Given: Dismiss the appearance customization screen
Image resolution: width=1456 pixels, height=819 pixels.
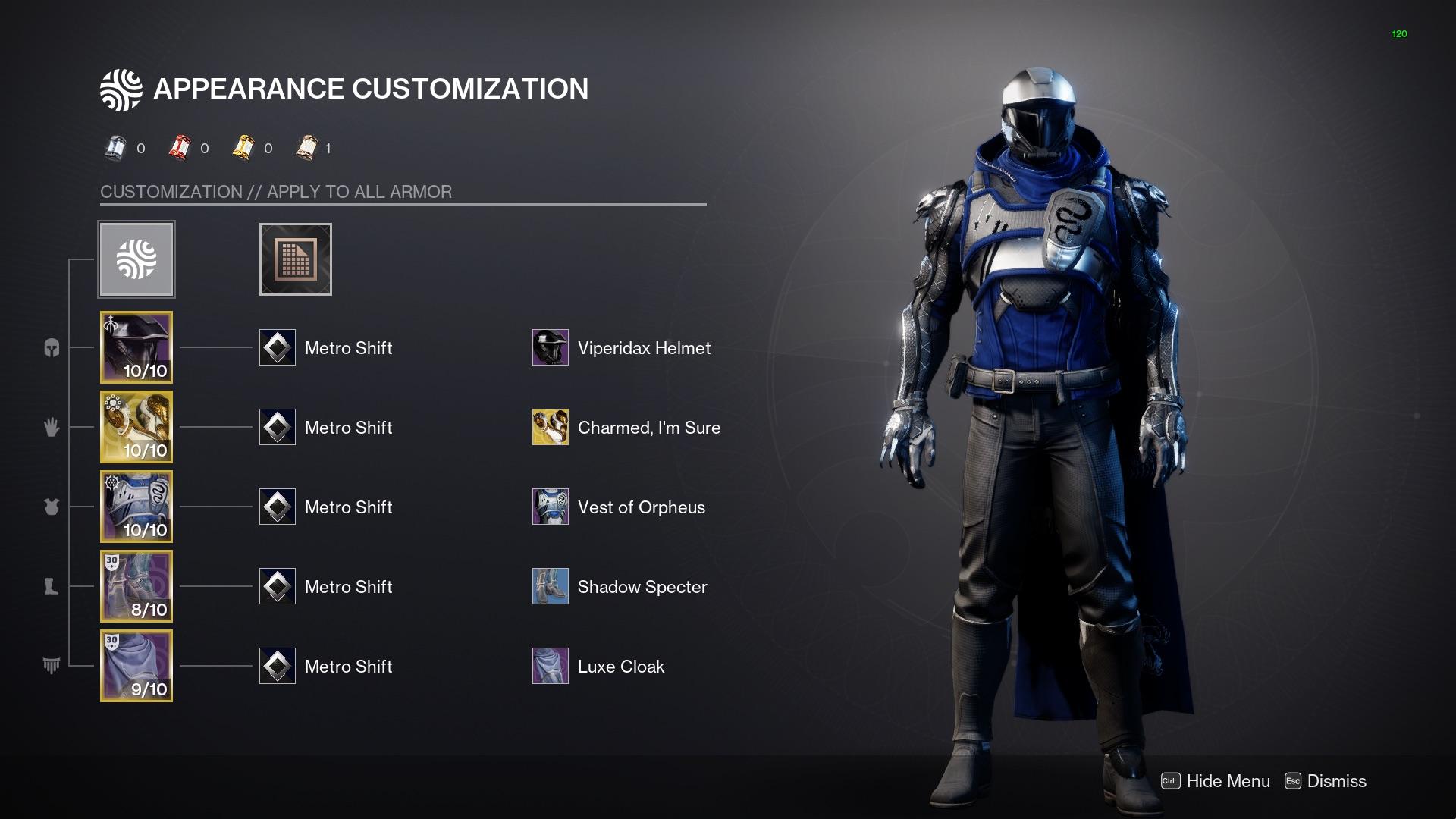Looking at the screenshot, I should [x=1326, y=781].
